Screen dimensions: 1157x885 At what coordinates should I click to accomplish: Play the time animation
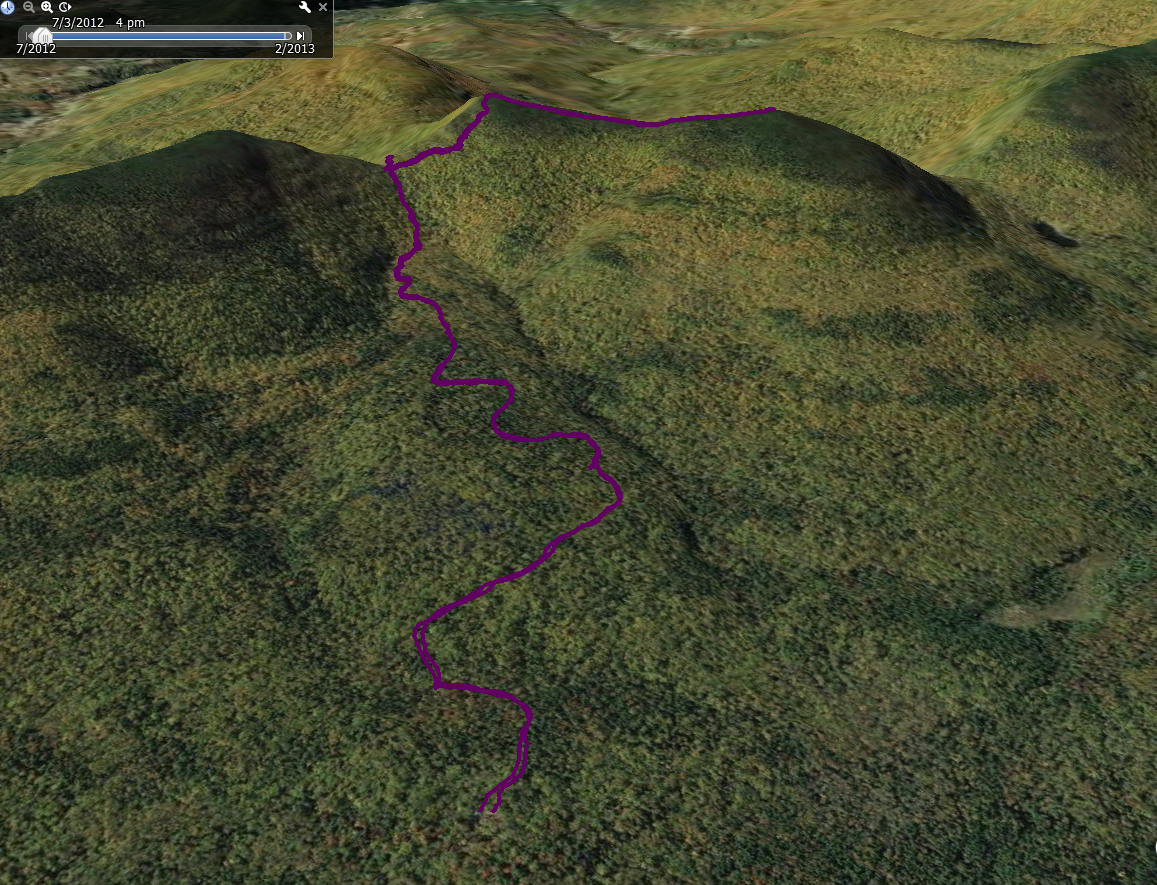(x=65, y=7)
